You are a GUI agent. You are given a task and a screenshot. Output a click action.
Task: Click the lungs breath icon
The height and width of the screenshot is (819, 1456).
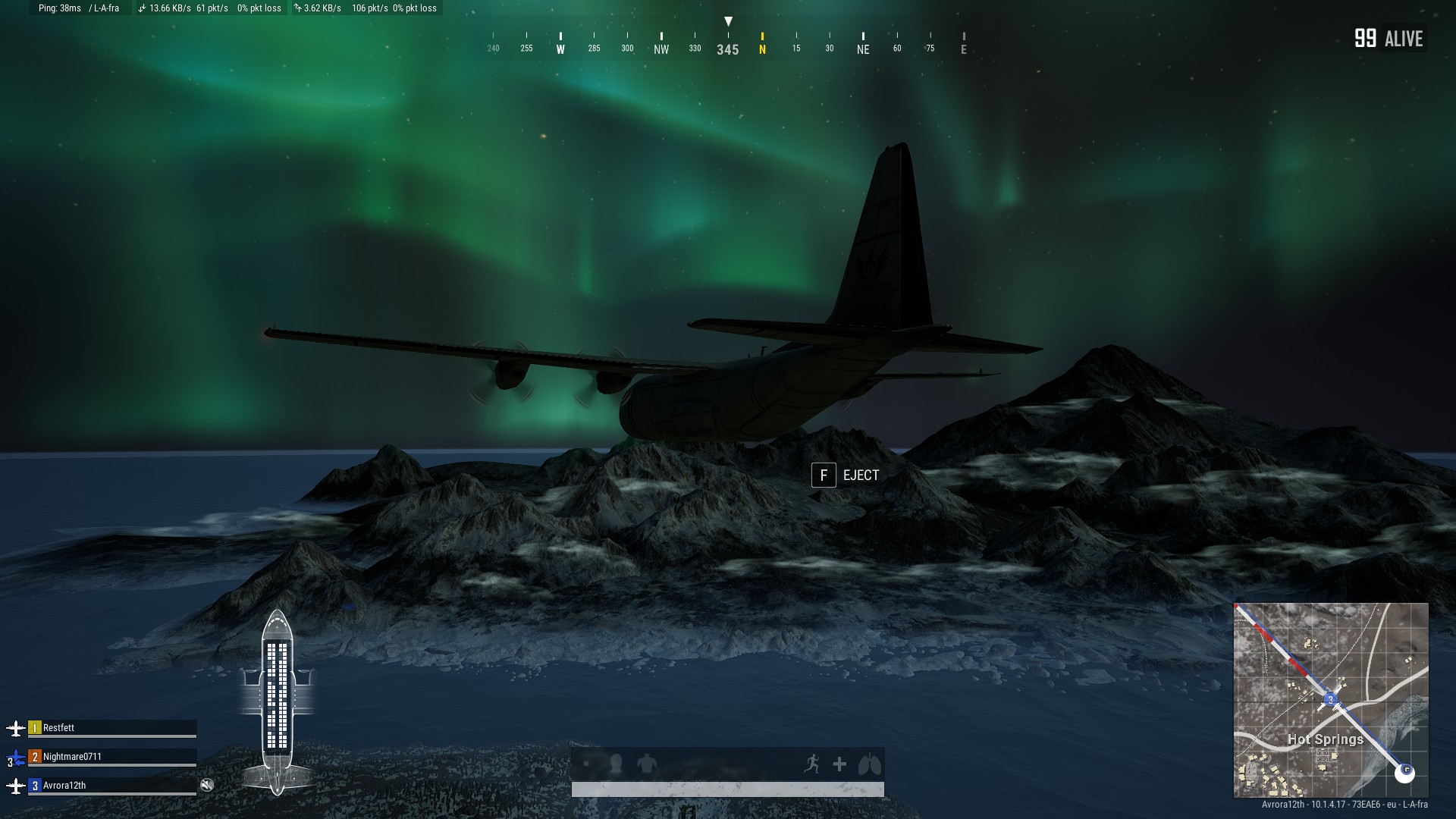[869, 764]
